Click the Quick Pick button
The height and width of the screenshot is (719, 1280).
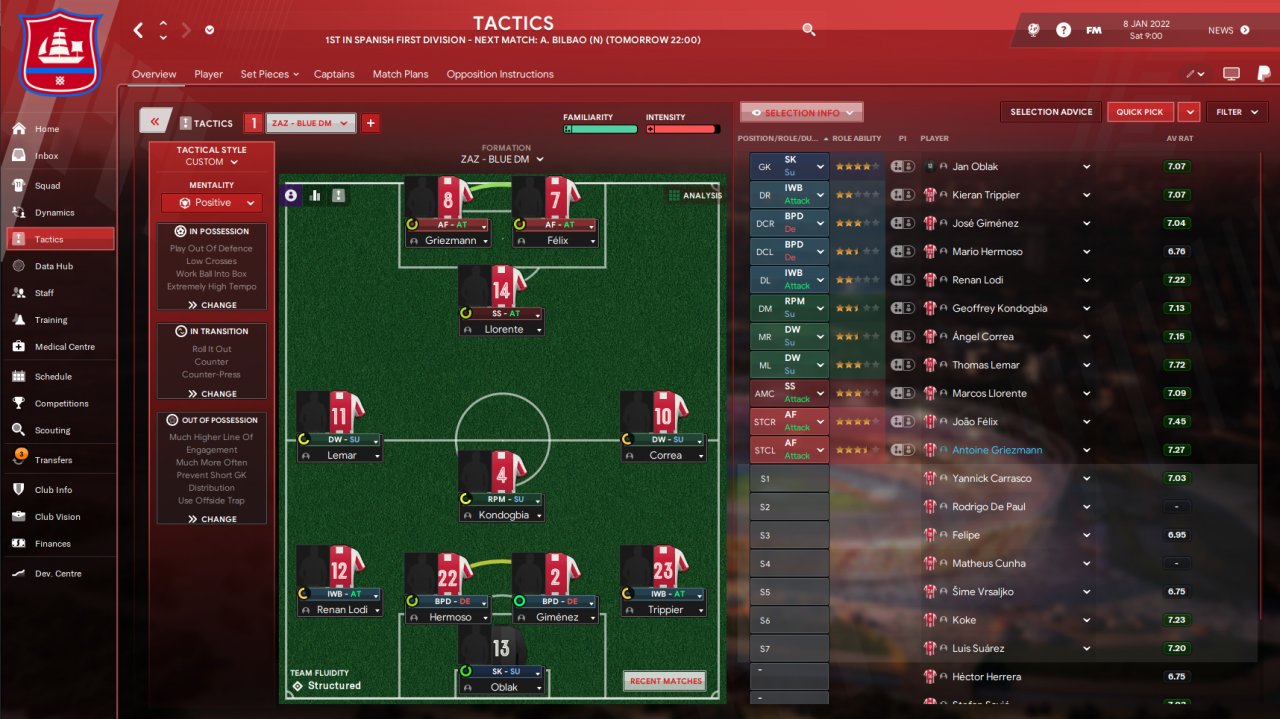[x=1140, y=112]
